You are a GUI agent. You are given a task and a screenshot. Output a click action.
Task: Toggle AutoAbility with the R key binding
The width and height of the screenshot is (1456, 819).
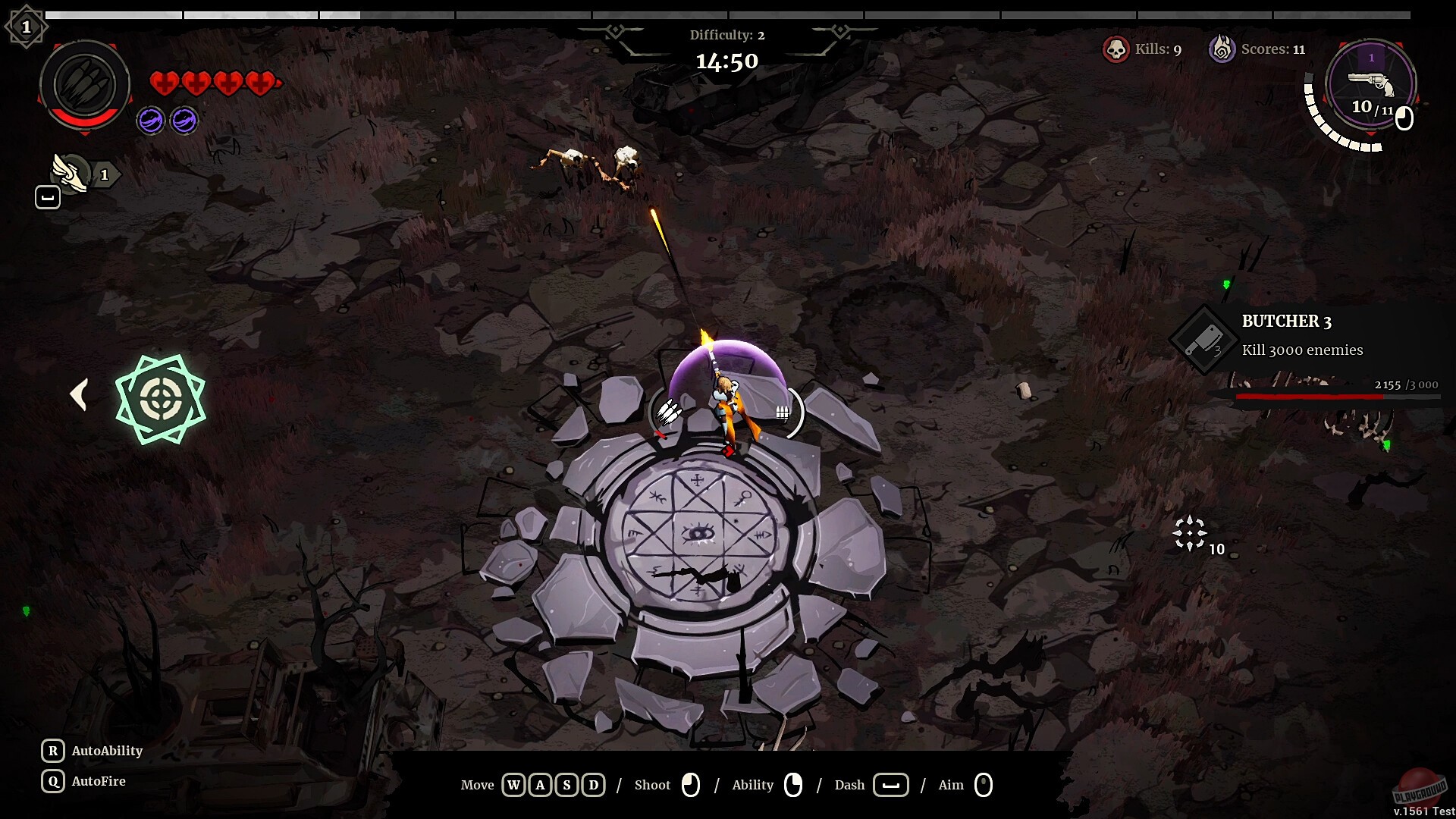[x=52, y=751]
